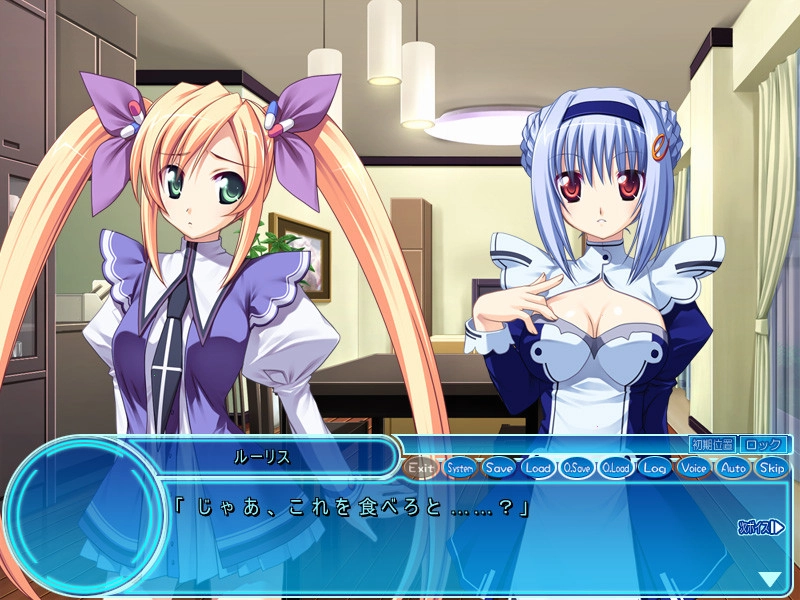This screenshot has width=800, height=600.
Task: Quick save with the Q.Save button
Action: point(577,467)
